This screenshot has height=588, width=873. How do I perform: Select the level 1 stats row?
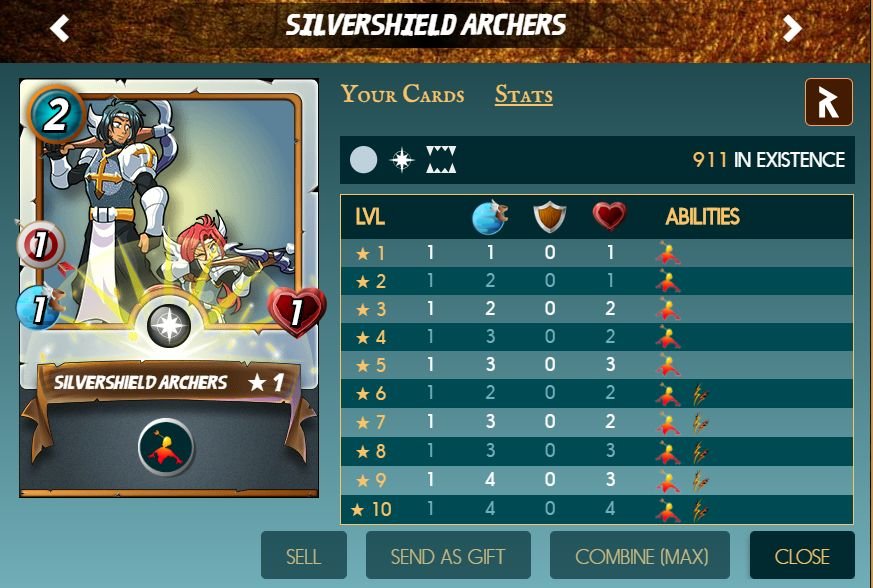[x=596, y=254]
